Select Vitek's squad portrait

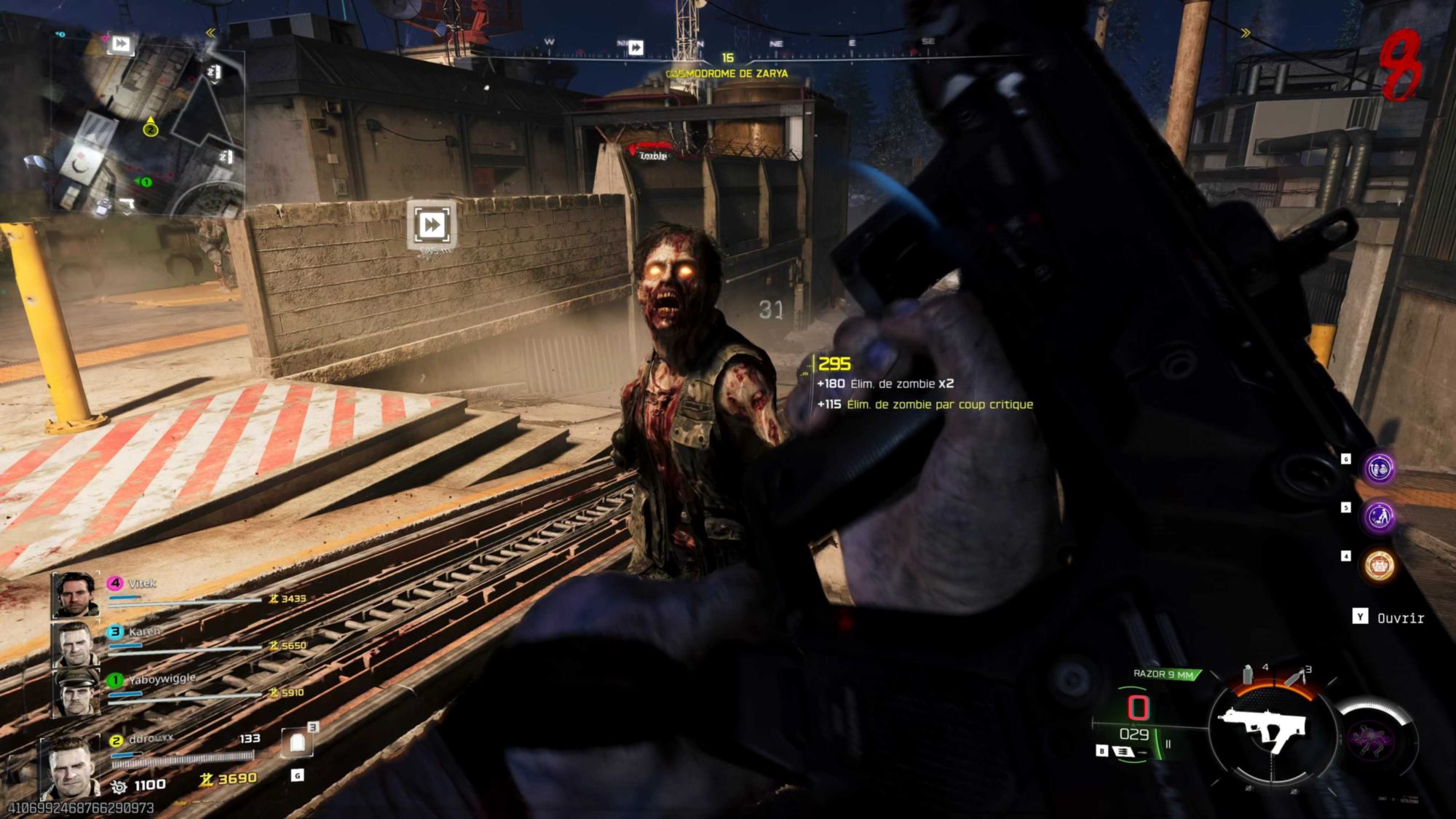tap(75, 594)
